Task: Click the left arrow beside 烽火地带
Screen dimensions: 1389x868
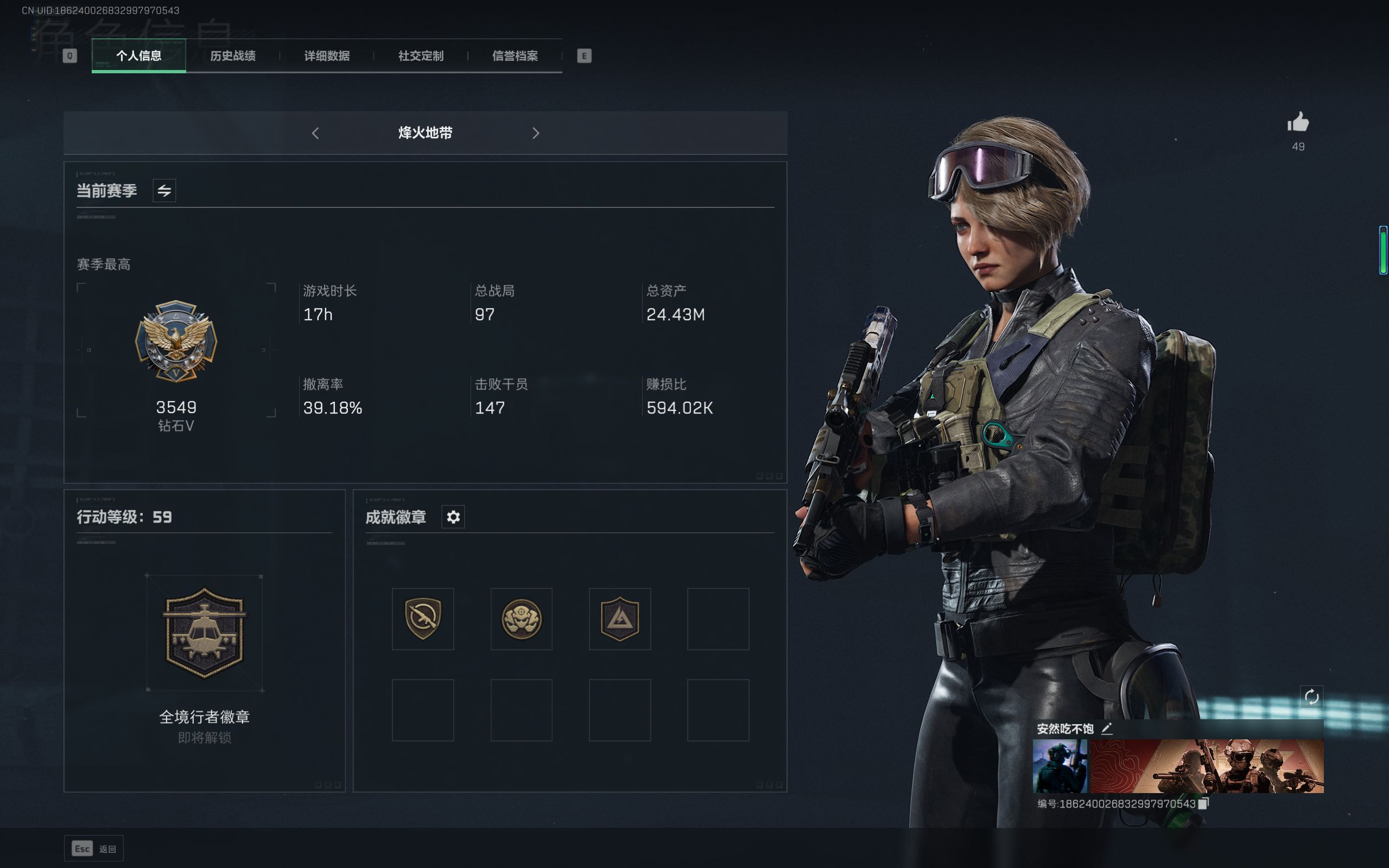Action: point(315,133)
